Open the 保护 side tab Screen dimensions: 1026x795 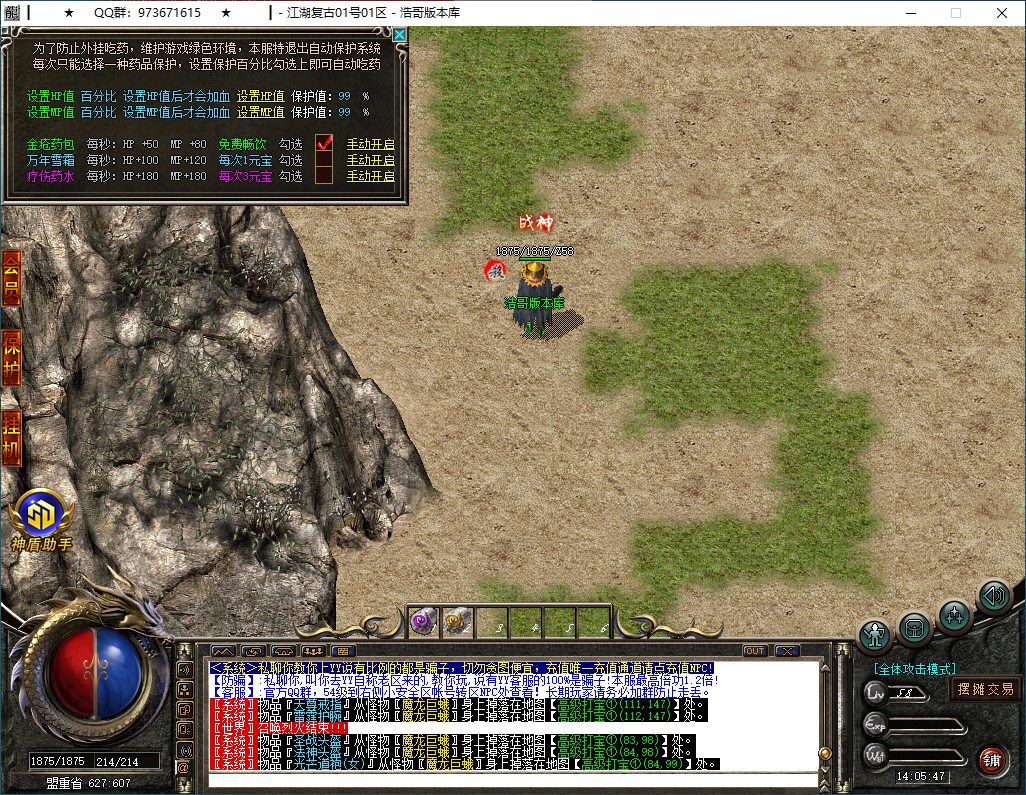pos(11,357)
